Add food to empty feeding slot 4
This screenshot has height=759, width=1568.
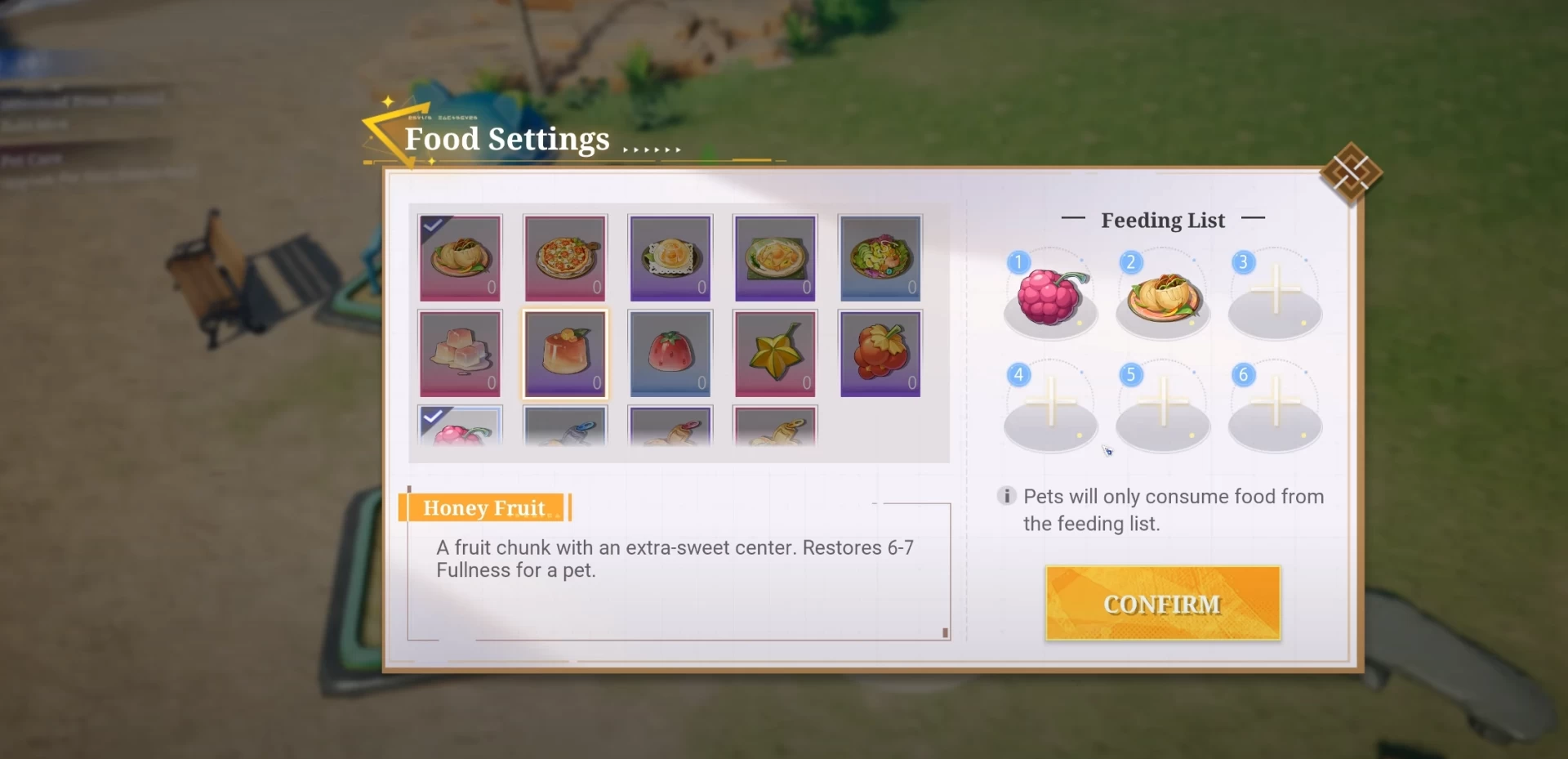tap(1050, 406)
